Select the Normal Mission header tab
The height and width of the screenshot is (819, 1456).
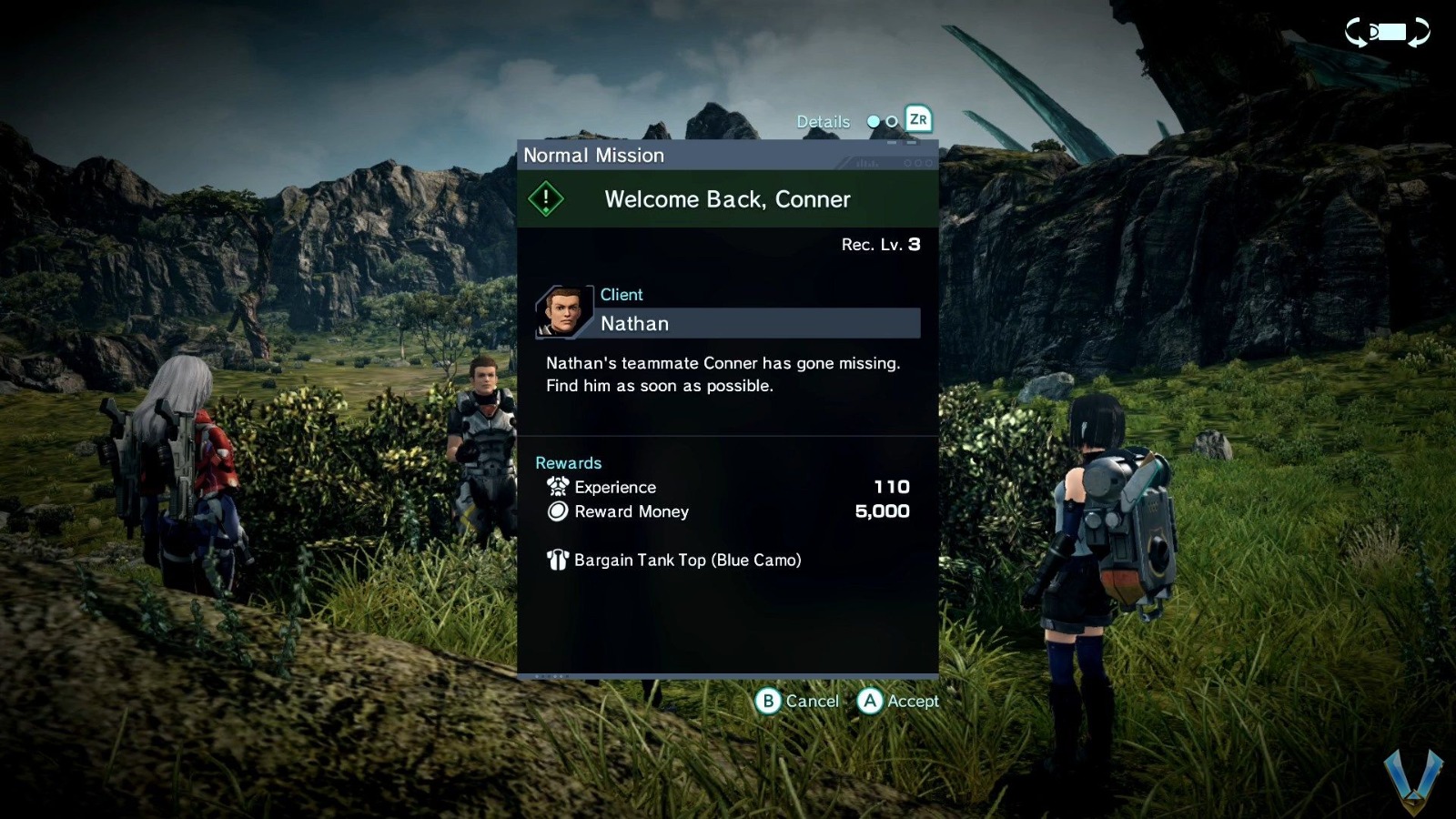click(x=593, y=156)
